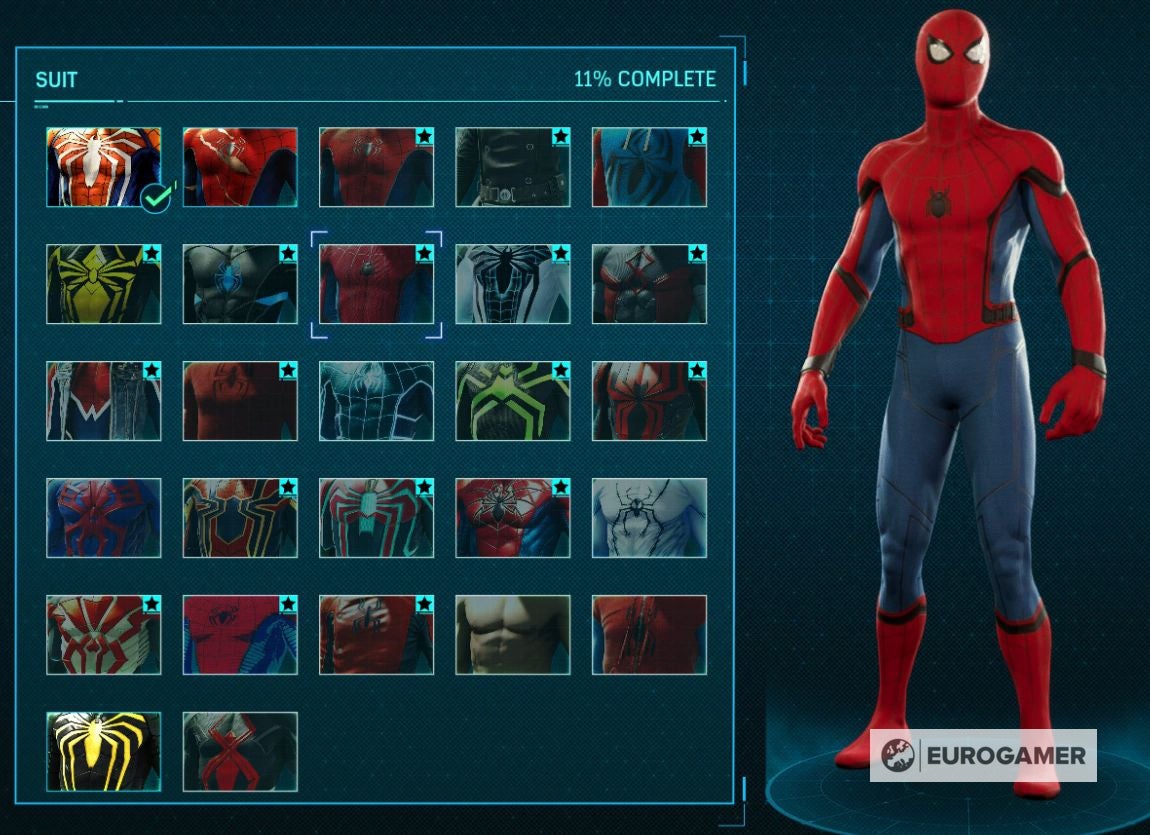The image size is (1150, 835).
Task: Select the white suit with thin black spider
Action: [648, 518]
